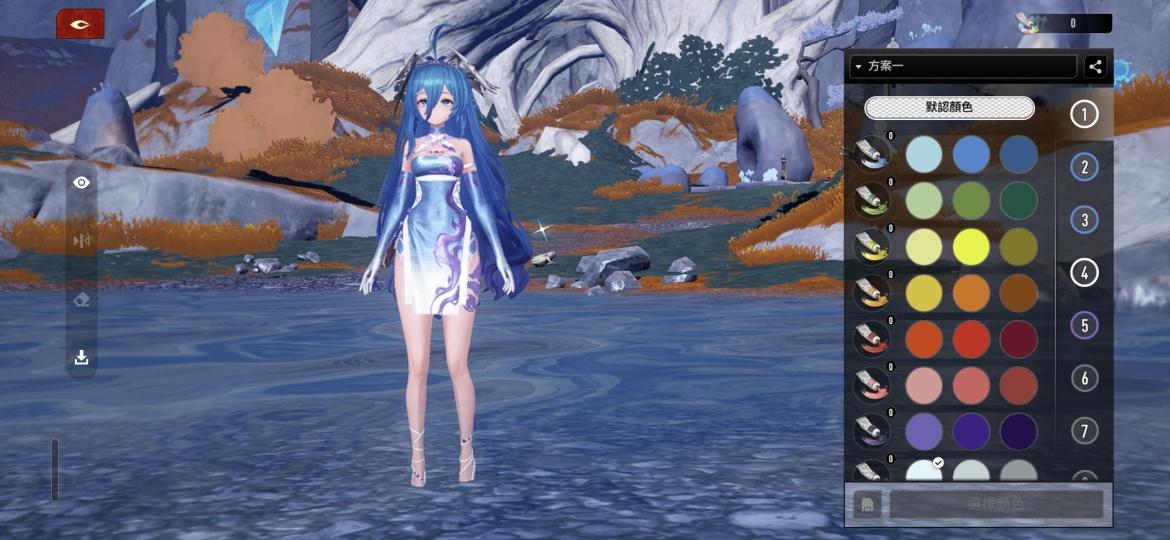Choose dye region number 3
This screenshot has width=1170, height=540.
(x=1084, y=220)
